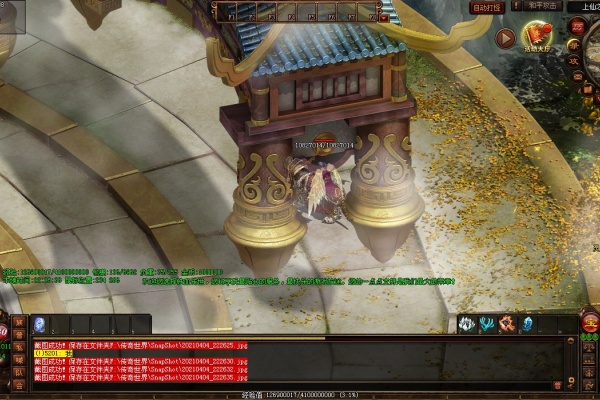Open the skill bar dropdown arrow at top
The image size is (600, 400).
coord(385,17)
